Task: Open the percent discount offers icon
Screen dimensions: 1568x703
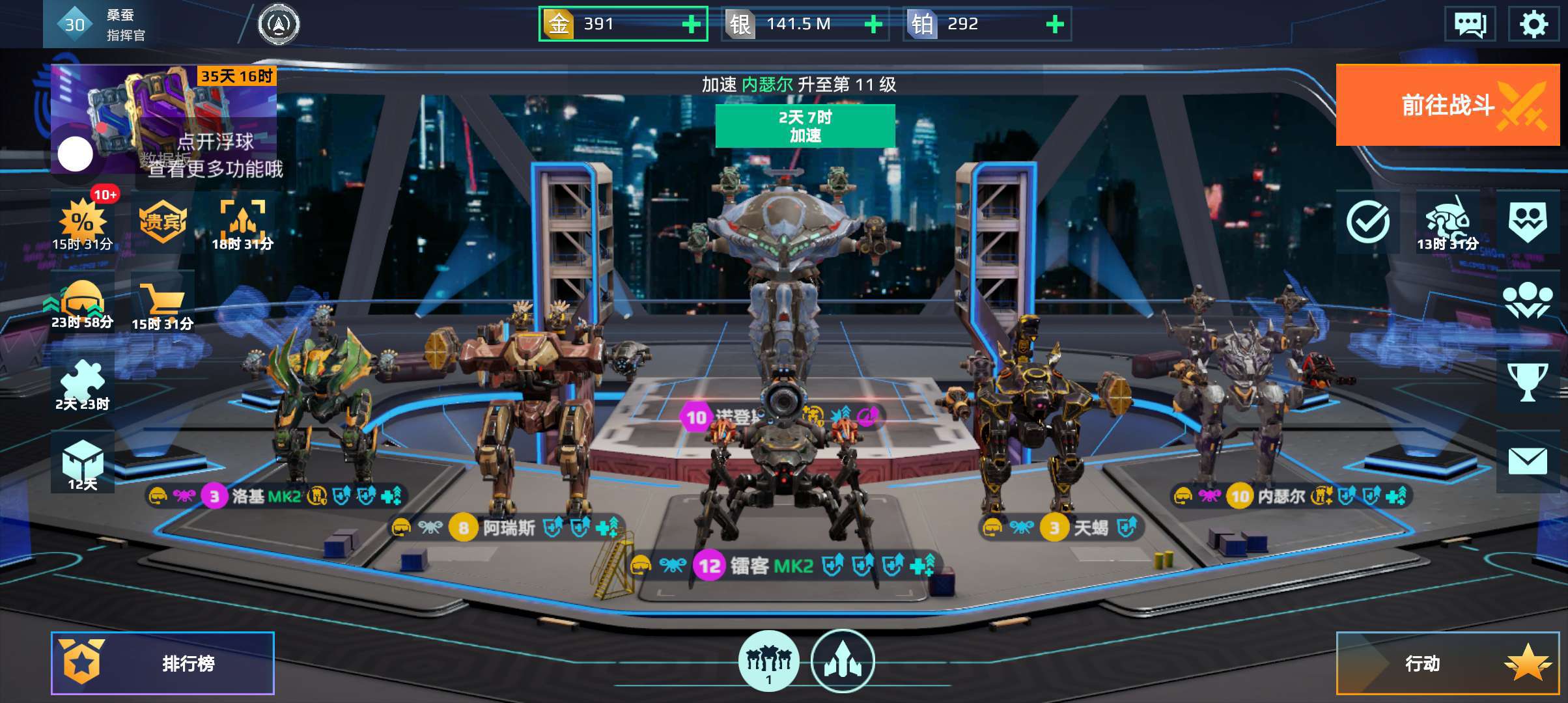Action: pos(83,223)
